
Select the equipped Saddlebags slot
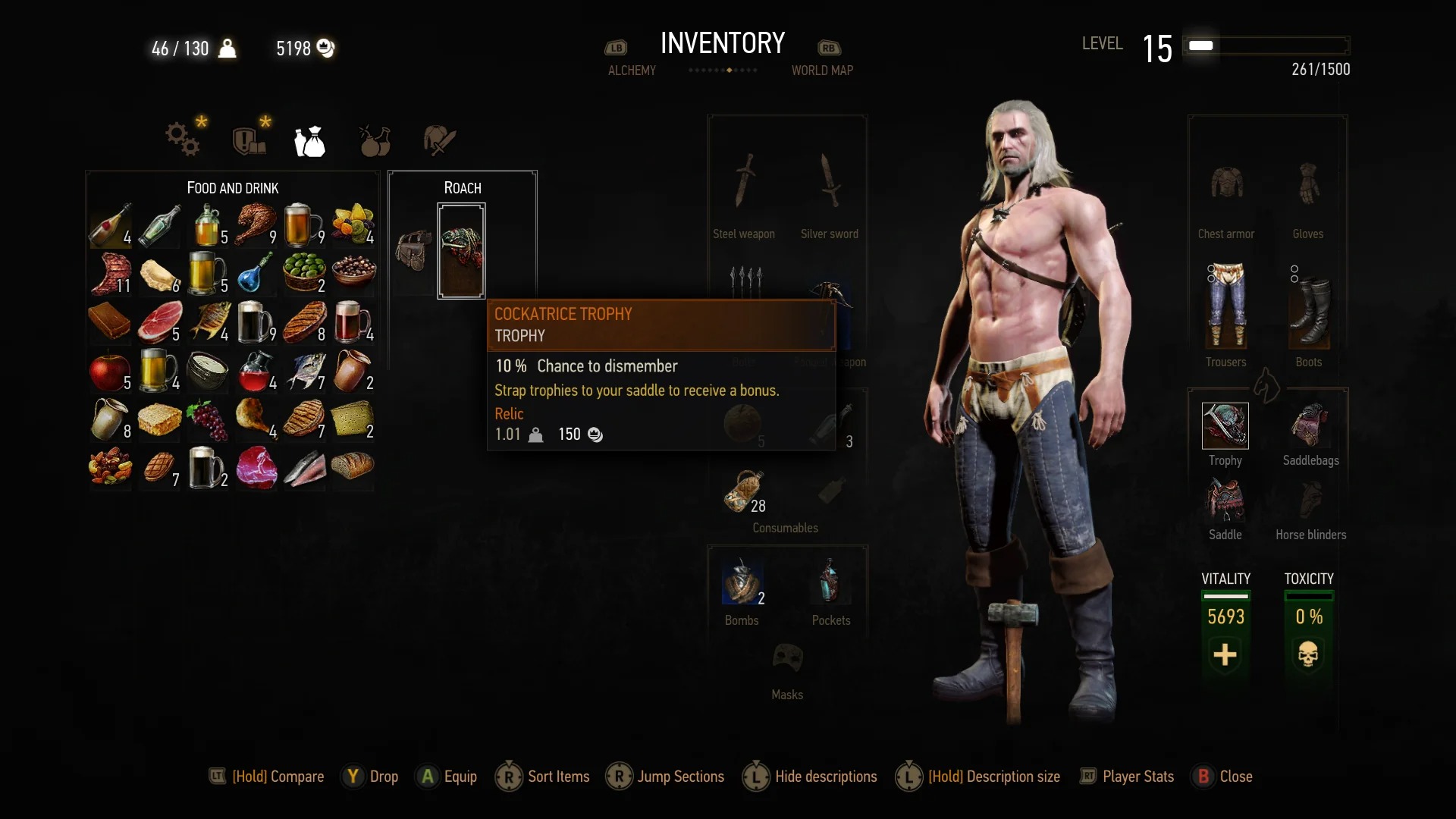(1310, 425)
